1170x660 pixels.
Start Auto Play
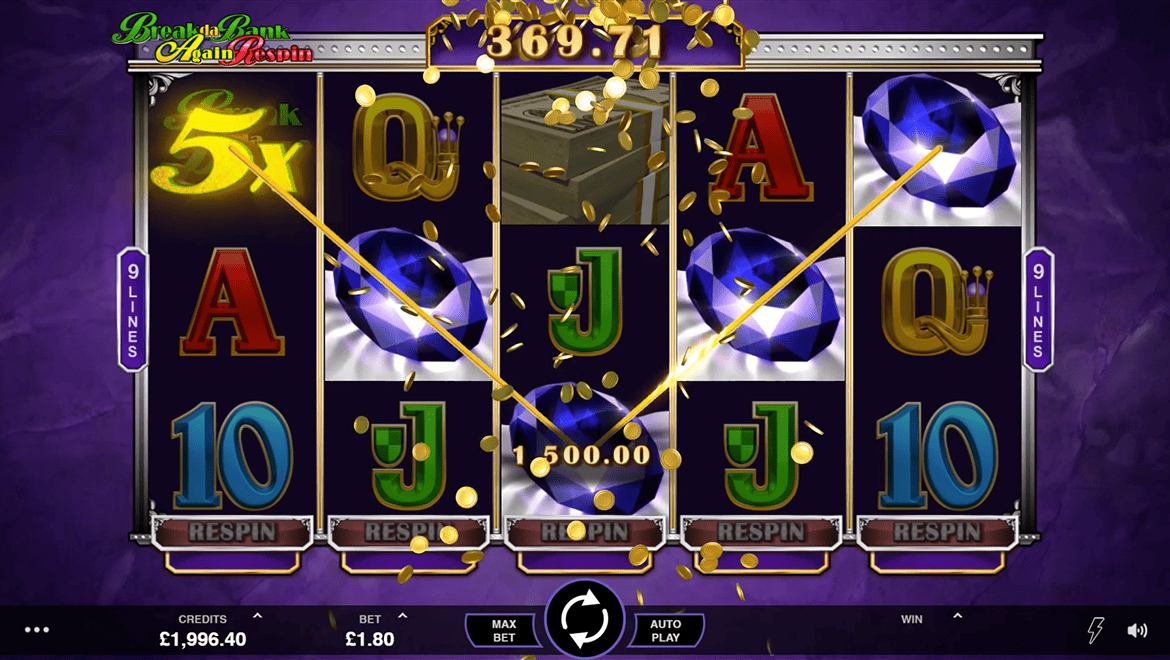(666, 631)
